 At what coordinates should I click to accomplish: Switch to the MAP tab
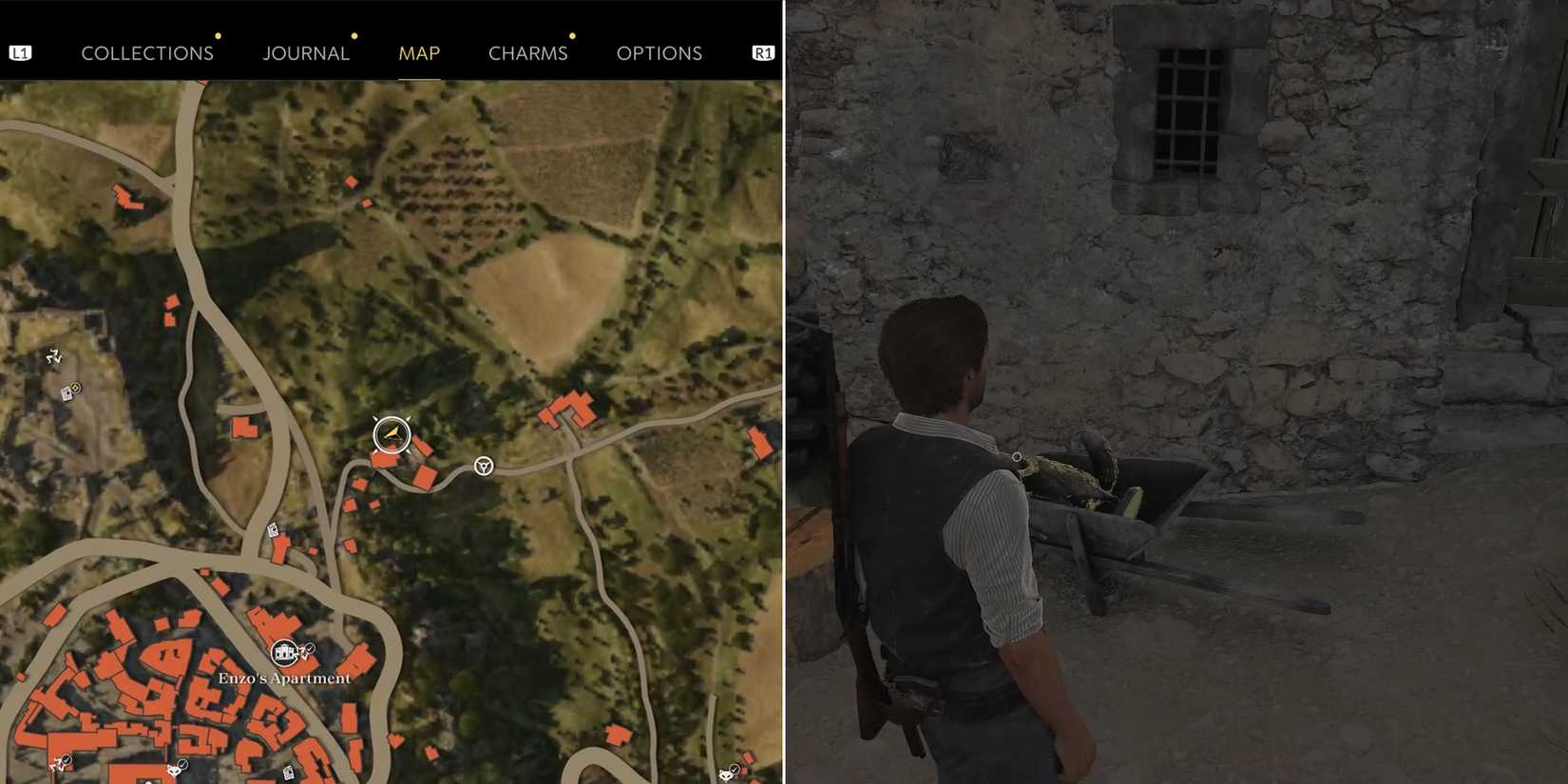coord(419,53)
